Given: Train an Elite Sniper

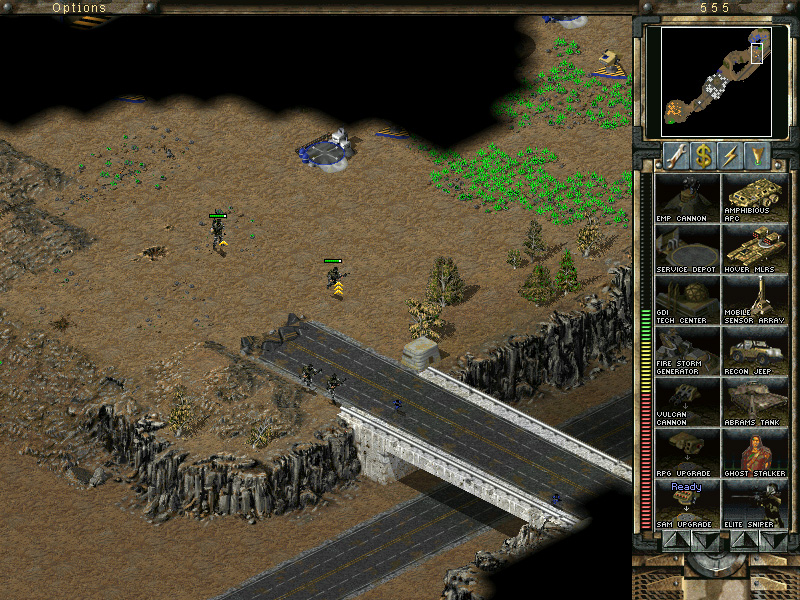Looking at the screenshot, I should [x=754, y=504].
